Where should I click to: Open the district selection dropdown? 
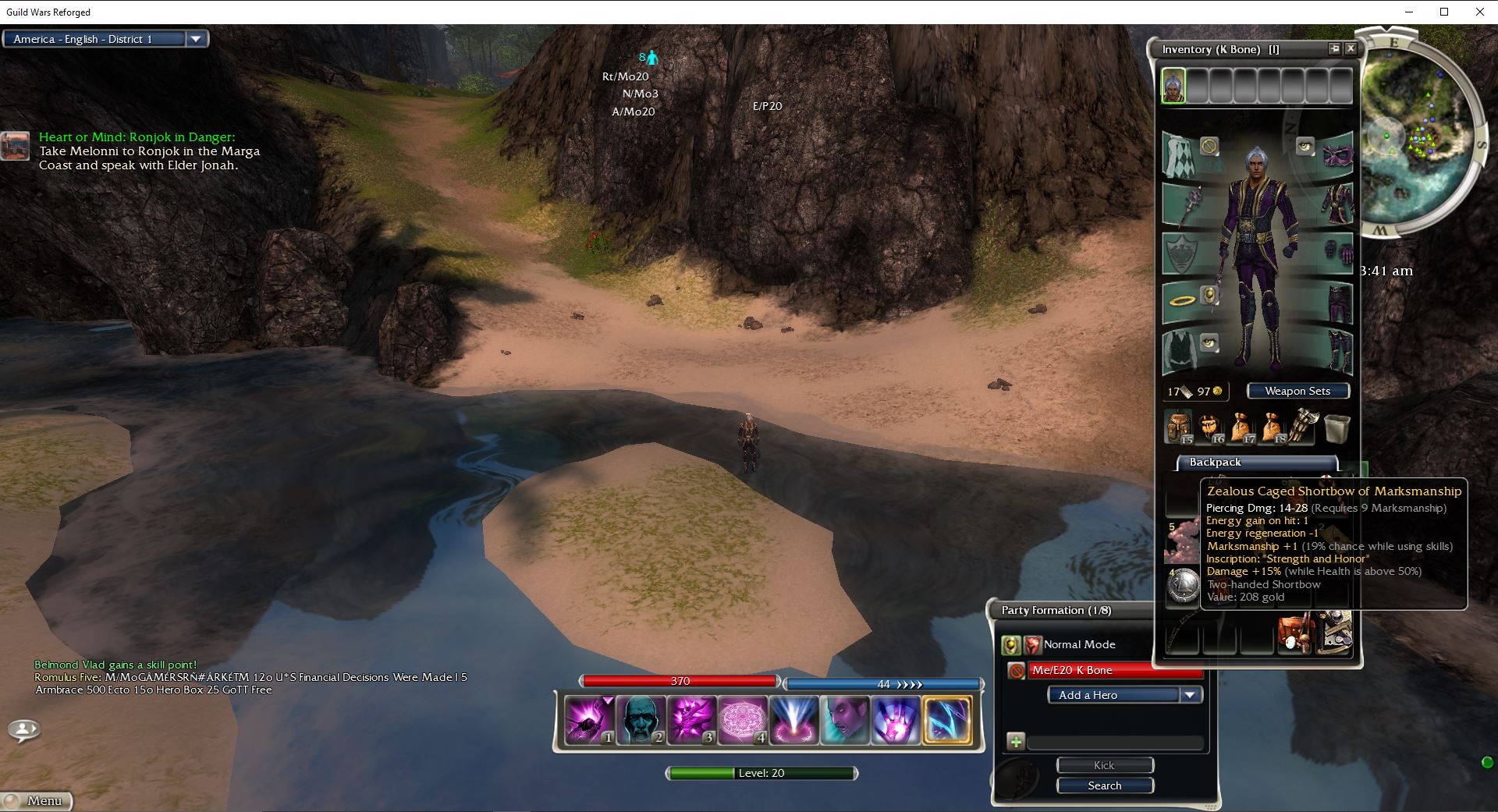click(196, 39)
